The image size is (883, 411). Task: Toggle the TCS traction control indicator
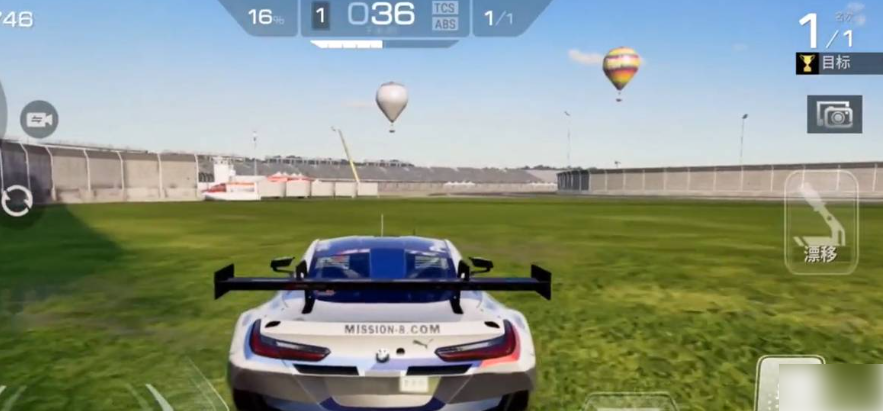[x=444, y=8]
